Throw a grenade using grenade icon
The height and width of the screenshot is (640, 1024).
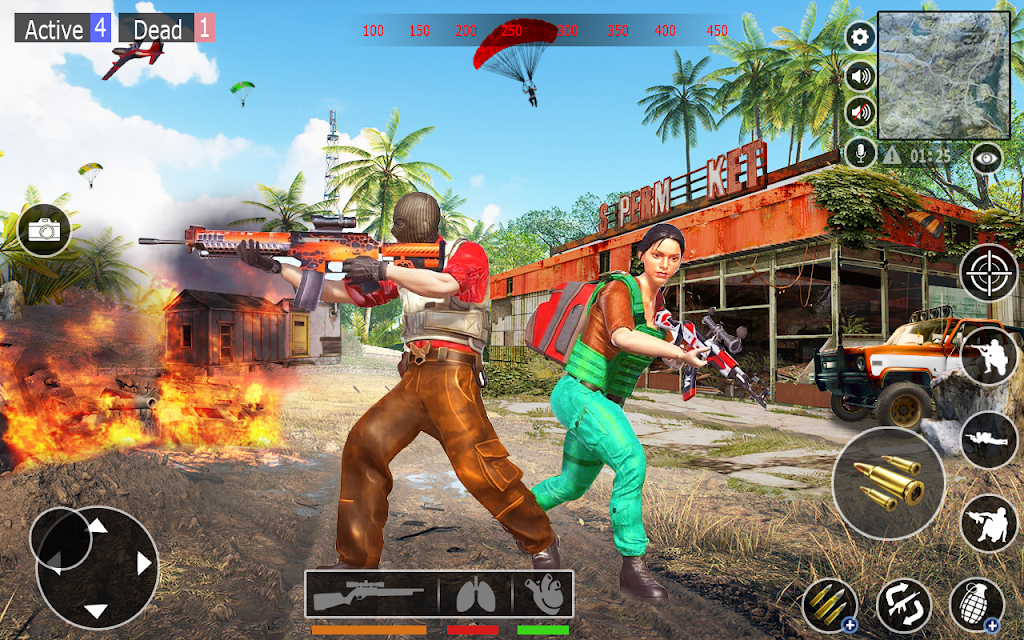pos(977,605)
